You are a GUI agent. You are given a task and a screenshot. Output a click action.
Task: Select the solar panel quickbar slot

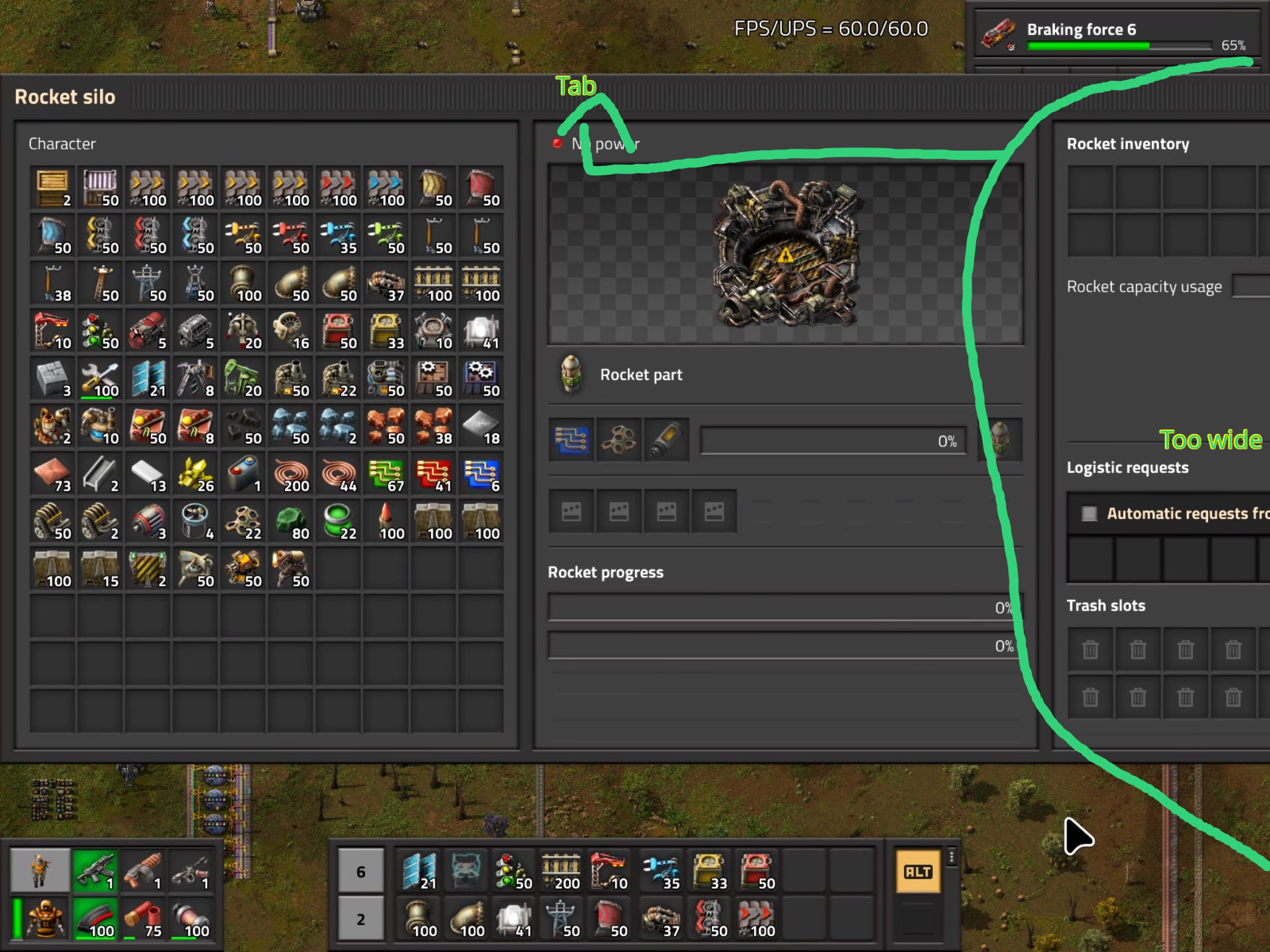click(419, 872)
